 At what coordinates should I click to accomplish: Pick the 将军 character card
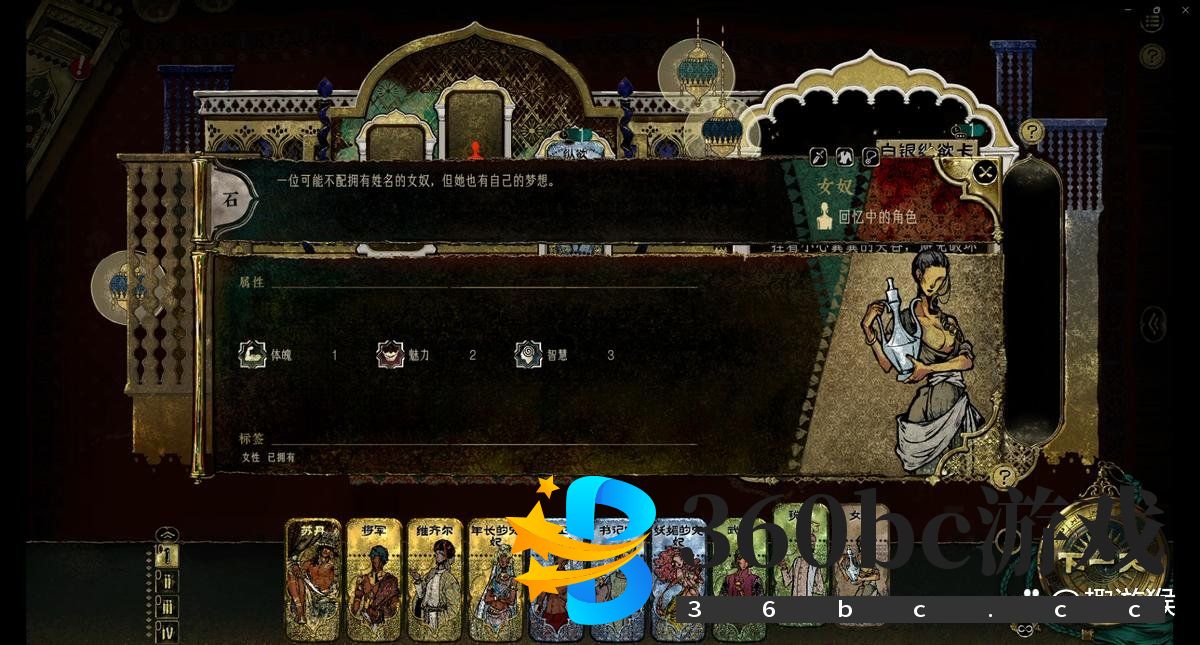click(374, 580)
